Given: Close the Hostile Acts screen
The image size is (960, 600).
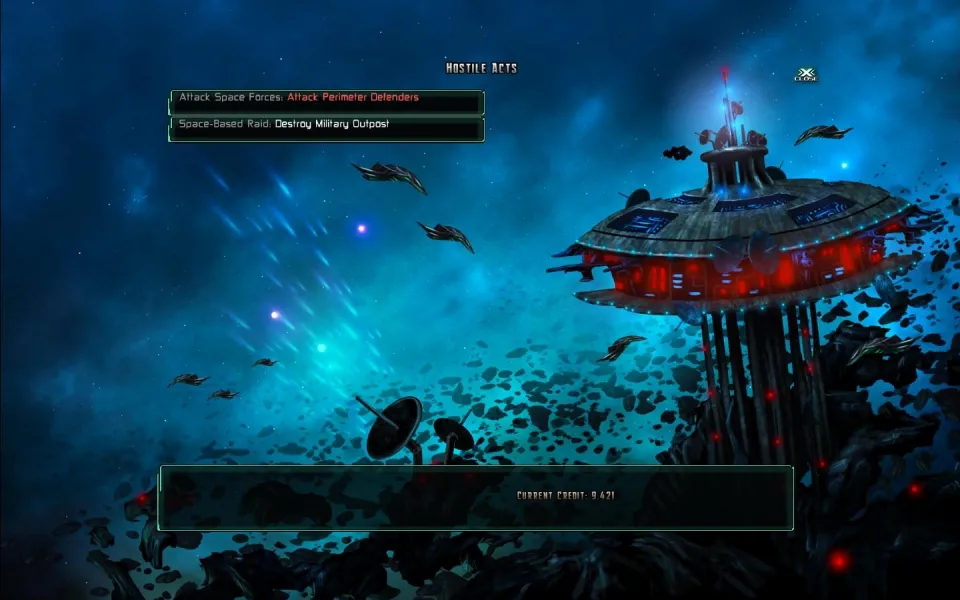Looking at the screenshot, I should 805,75.
